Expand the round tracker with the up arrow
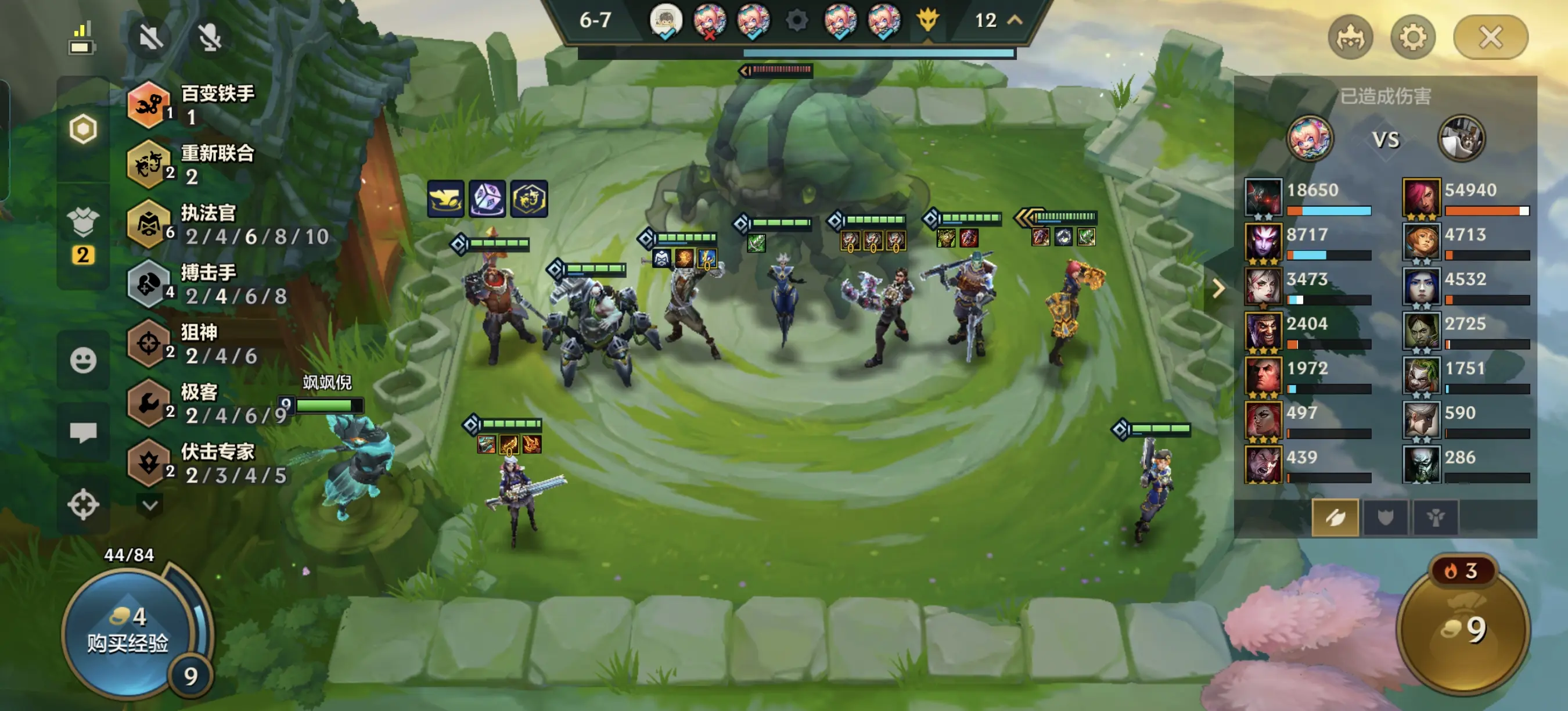 [1015, 21]
